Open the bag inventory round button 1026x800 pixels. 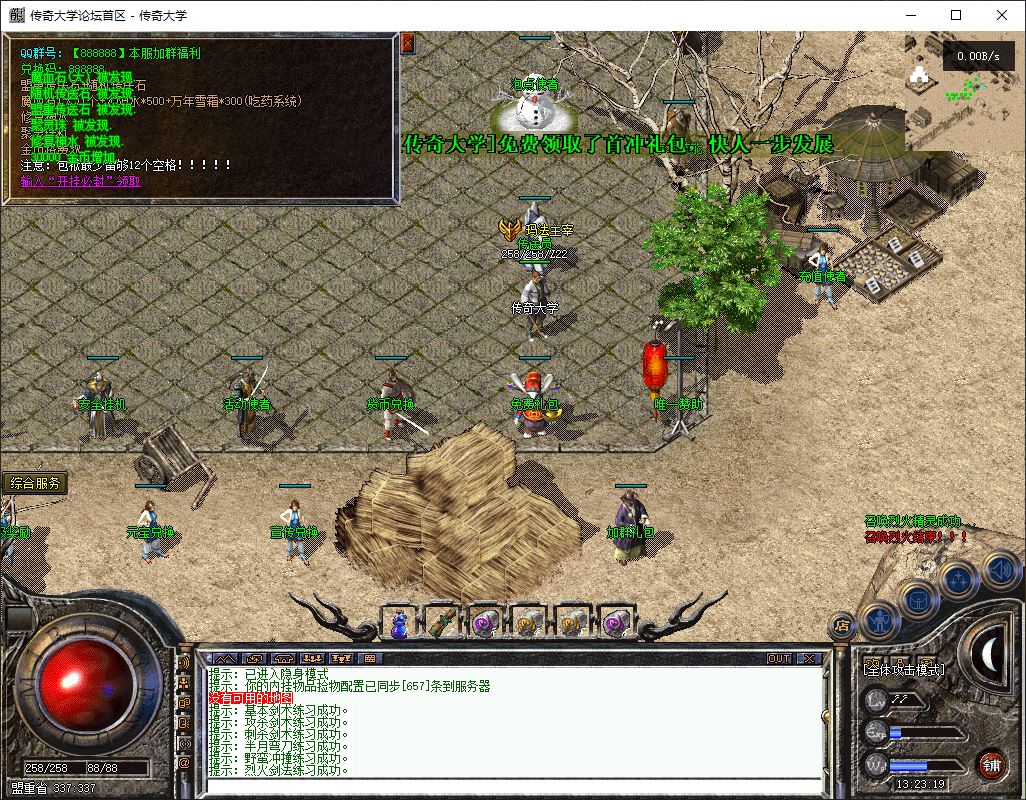tap(918, 600)
